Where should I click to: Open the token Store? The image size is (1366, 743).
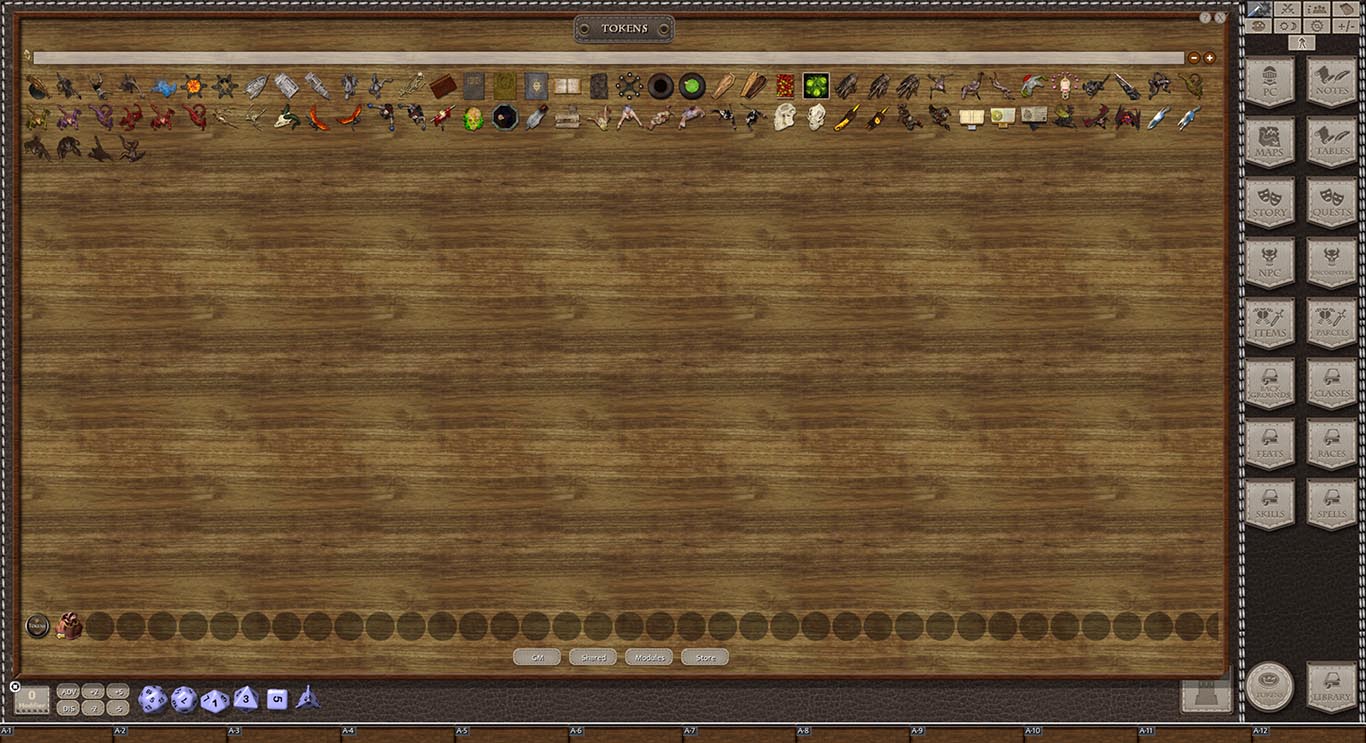coord(704,657)
